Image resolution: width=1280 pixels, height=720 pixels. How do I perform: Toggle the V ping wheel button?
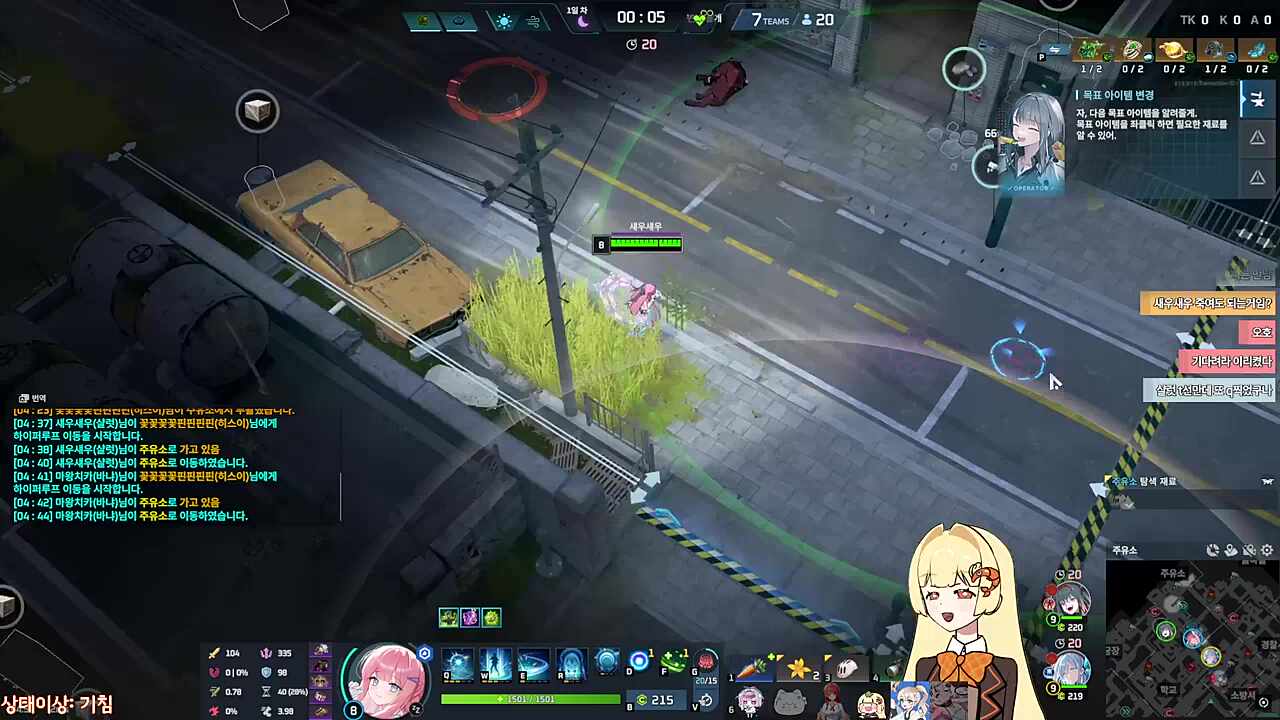[x=707, y=700]
